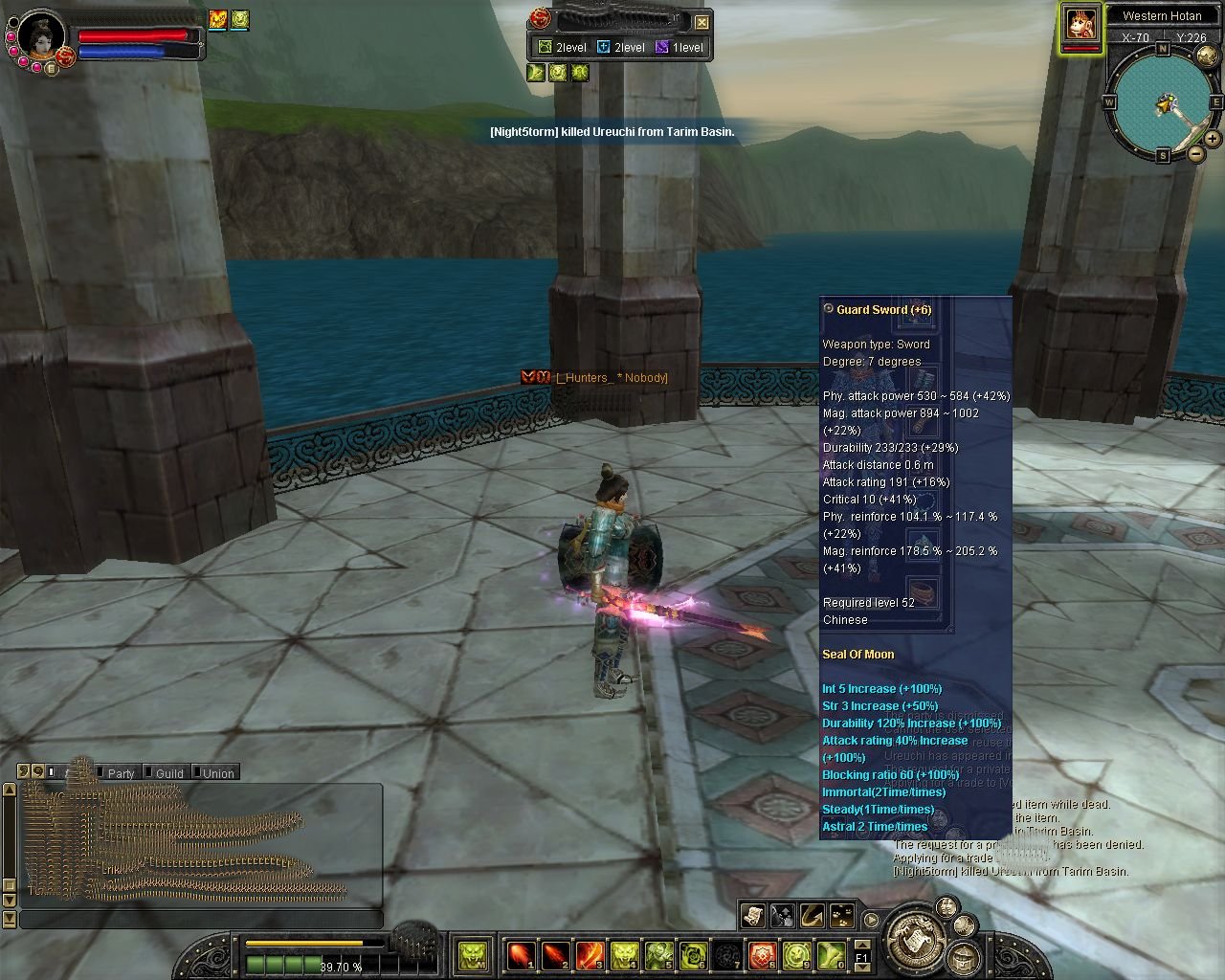Open the scroll quest button above hotbar
The height and width of the screenshot is (980, 1225).
753,916
